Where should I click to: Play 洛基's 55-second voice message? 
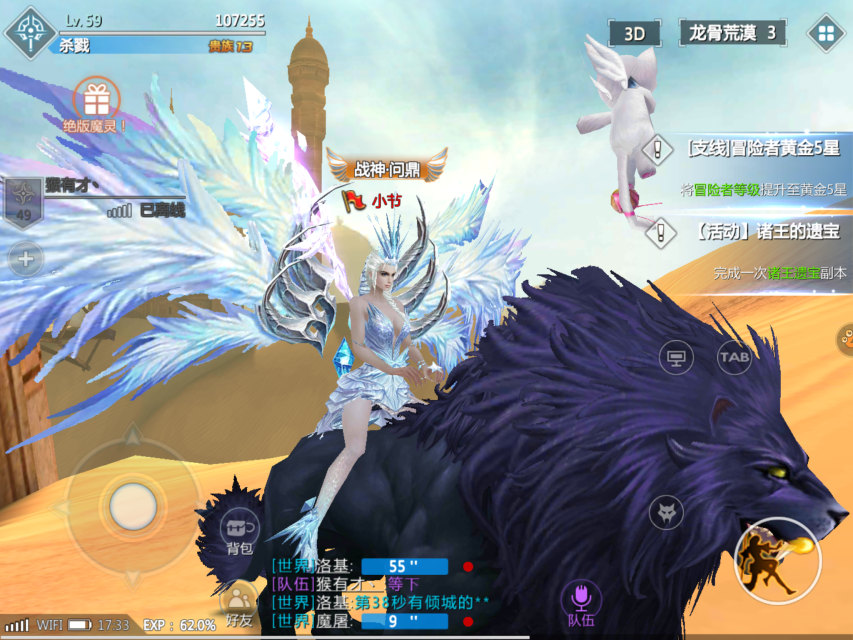(404, 566)
